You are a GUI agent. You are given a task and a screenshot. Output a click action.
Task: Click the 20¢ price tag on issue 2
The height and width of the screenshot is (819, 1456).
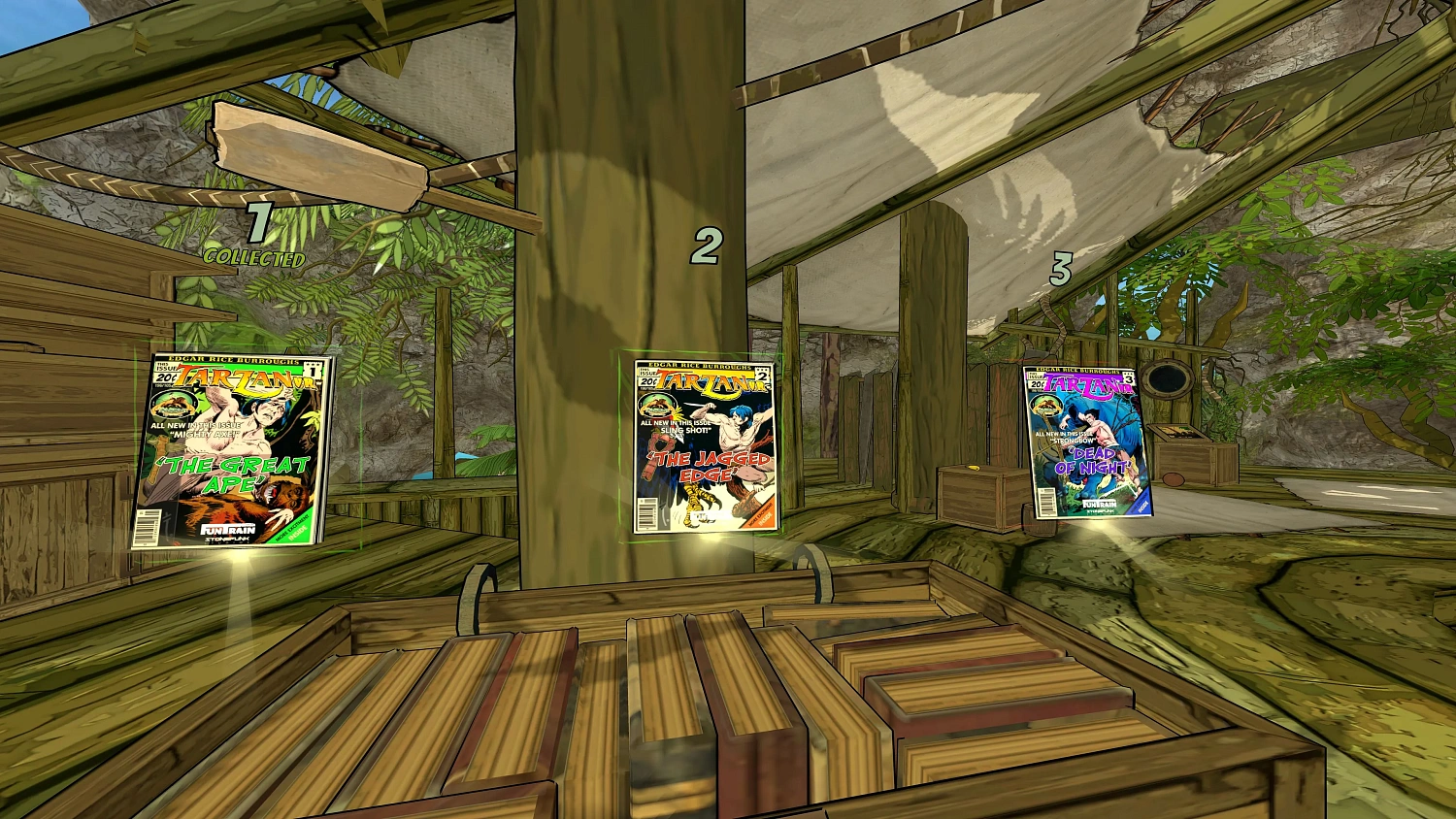point(649,380)
